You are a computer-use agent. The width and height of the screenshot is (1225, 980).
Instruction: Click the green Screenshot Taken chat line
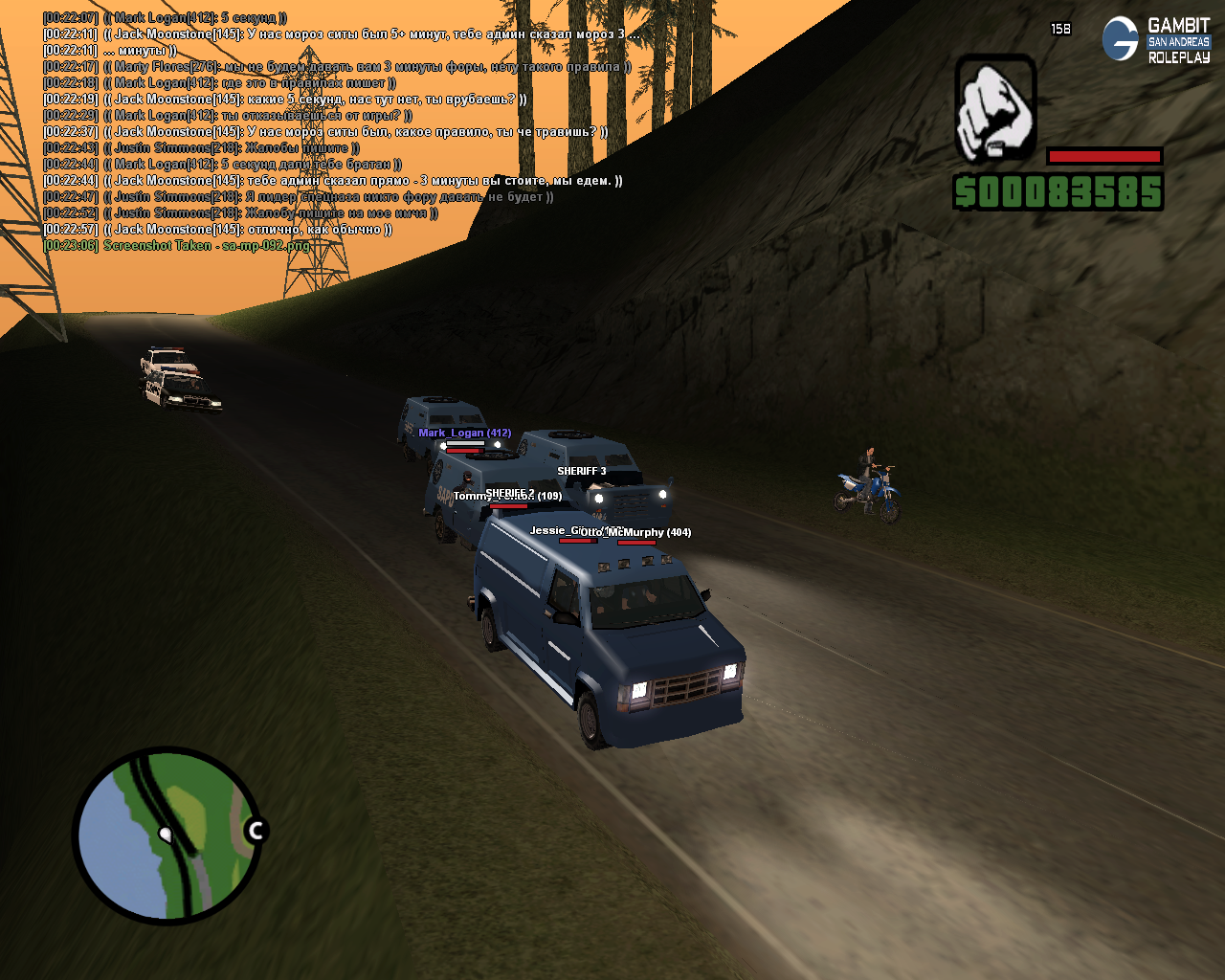click(x=178, y=246)
